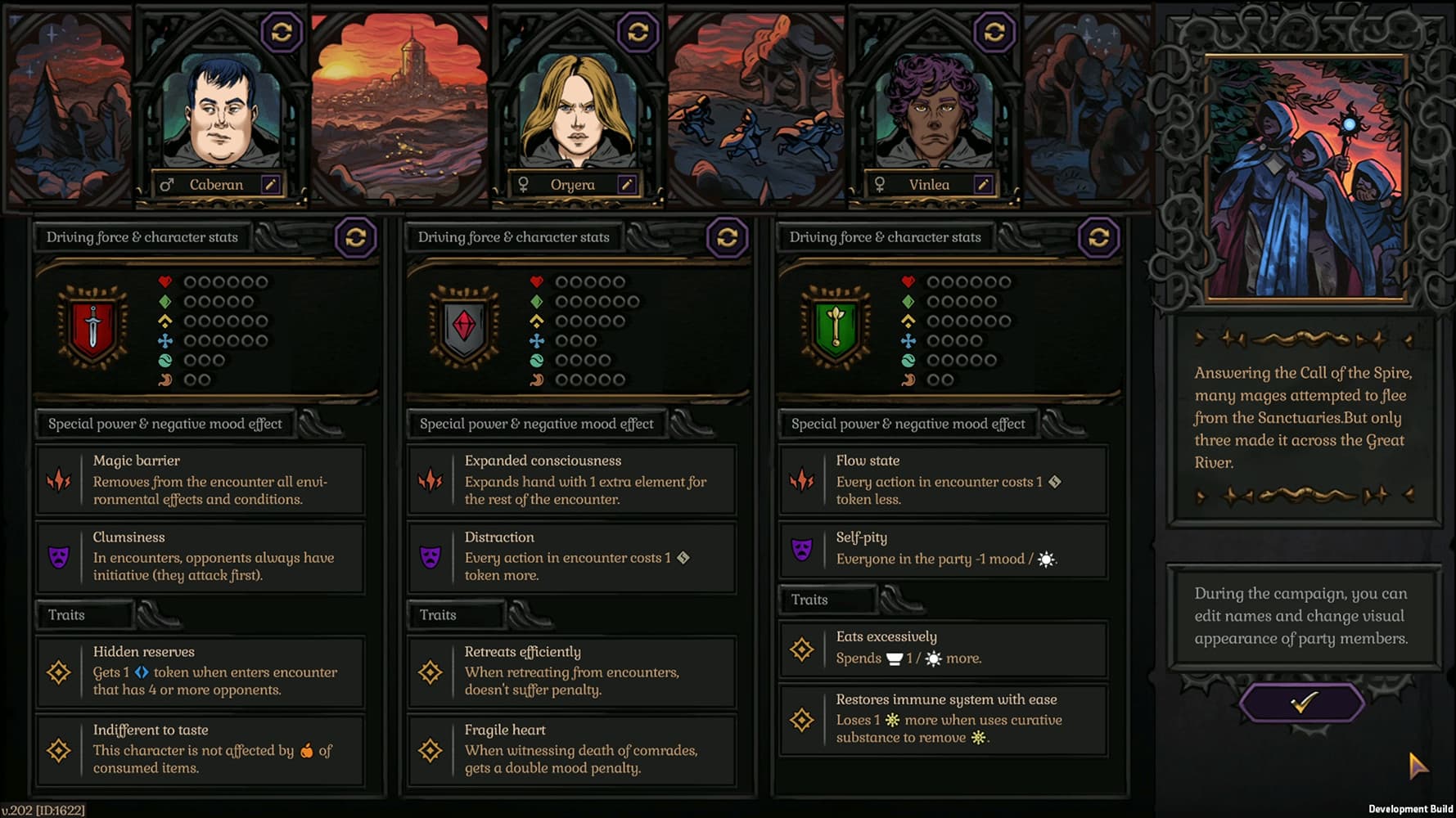
Task: Click the Hidden reserves trait diamond icon
Action: tap(58, 672)
